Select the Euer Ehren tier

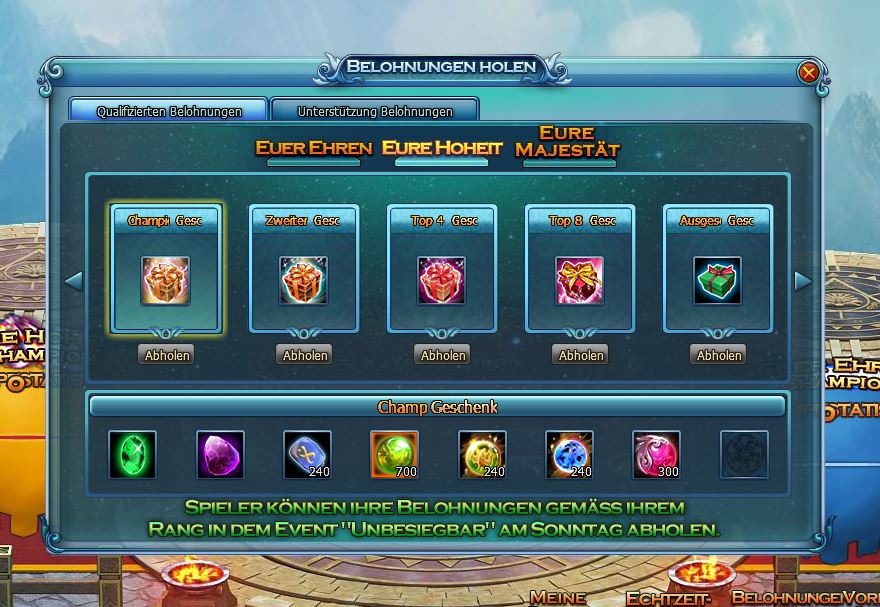pyautogui.click(x=313, y=148)
